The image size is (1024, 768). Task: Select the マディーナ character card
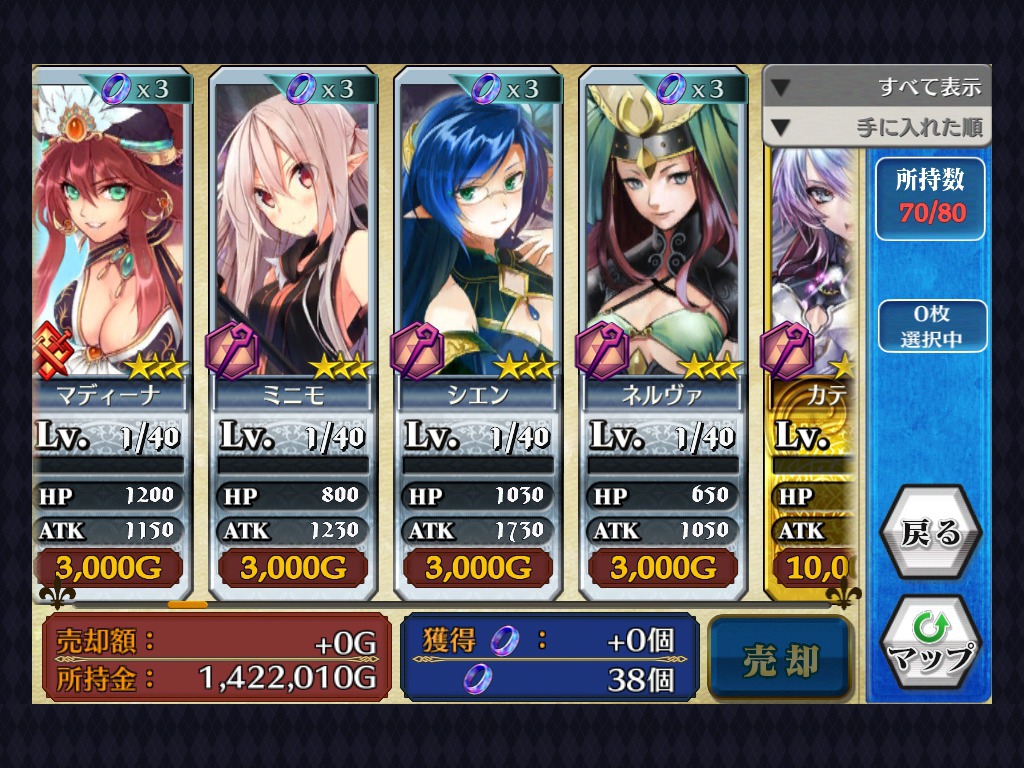click(110, 300)
